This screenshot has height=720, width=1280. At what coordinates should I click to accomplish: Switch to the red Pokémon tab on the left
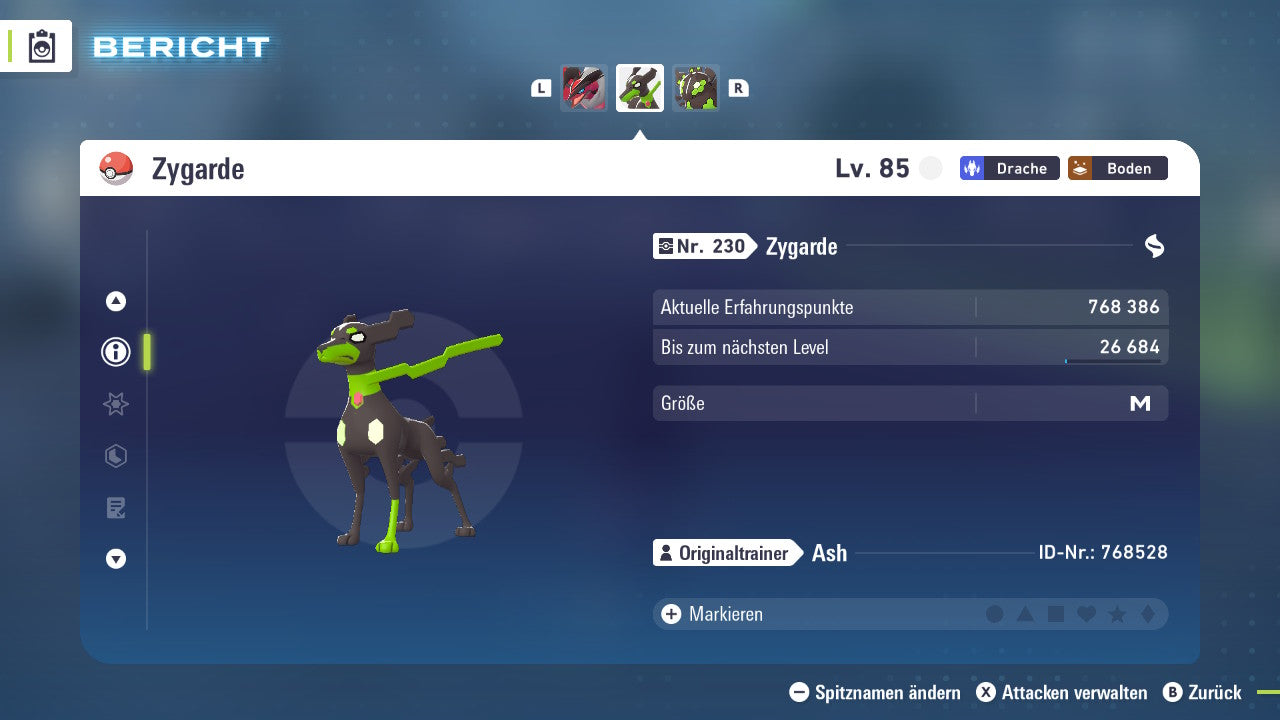584,88
